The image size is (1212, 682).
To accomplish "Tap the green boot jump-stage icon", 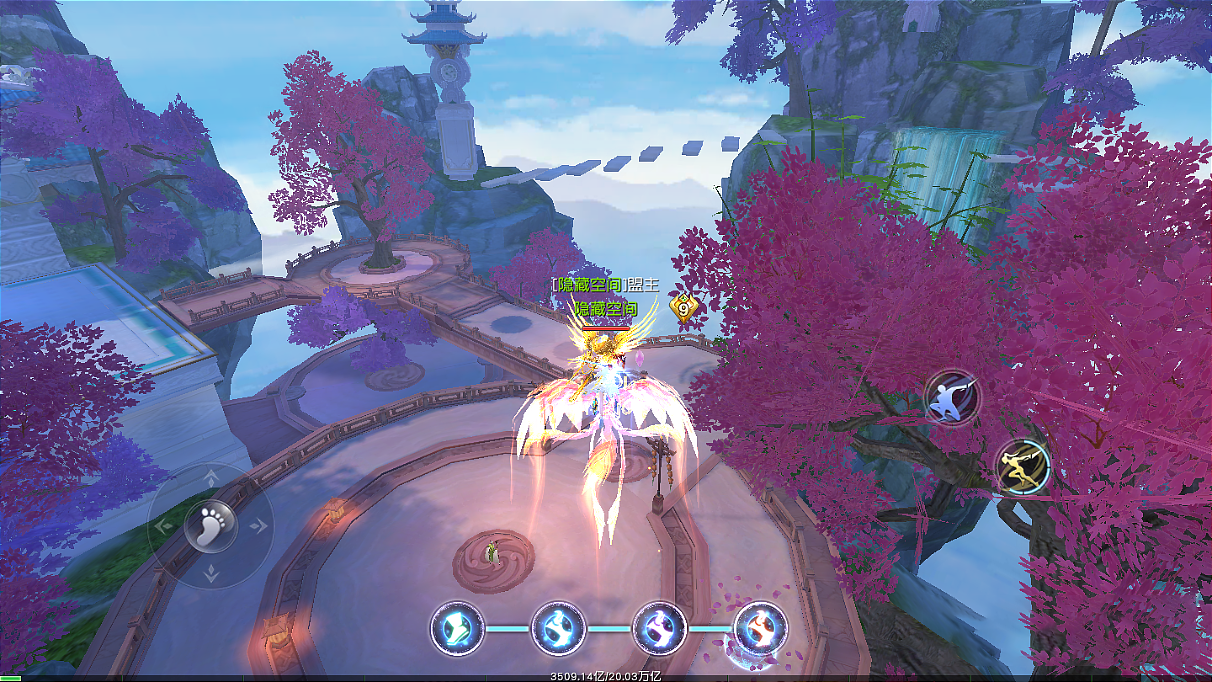I will (457, 629).
